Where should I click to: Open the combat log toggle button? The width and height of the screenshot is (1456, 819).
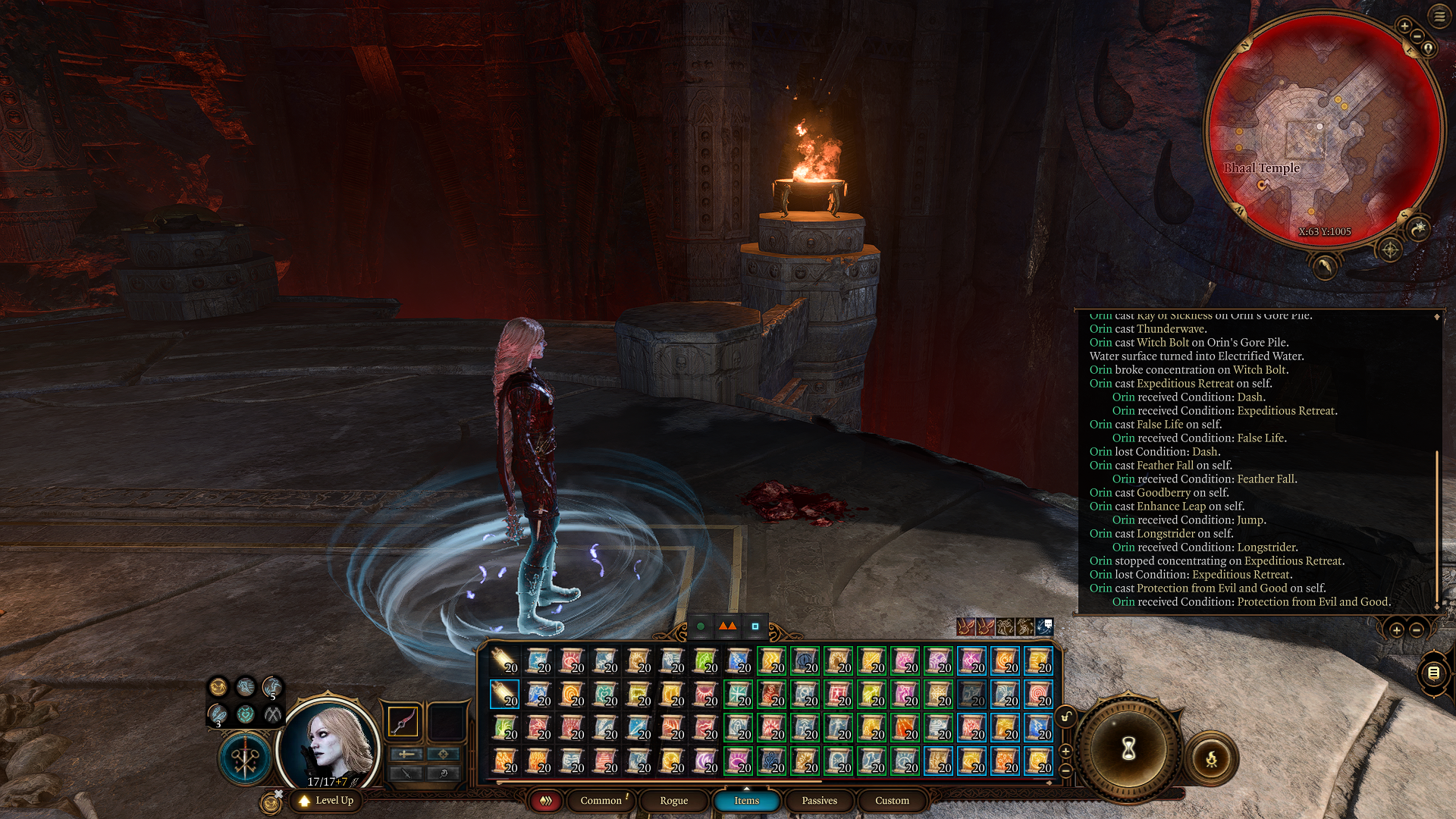[1433, 673]
